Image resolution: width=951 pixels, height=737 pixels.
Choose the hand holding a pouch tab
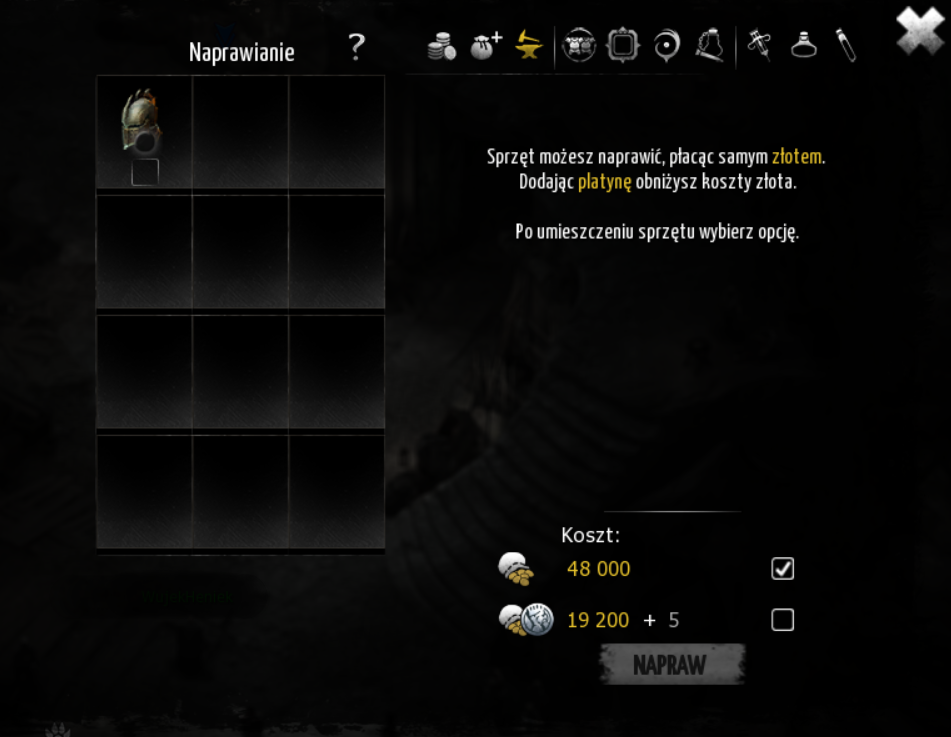pyautogui.click(x=709, y=46)
